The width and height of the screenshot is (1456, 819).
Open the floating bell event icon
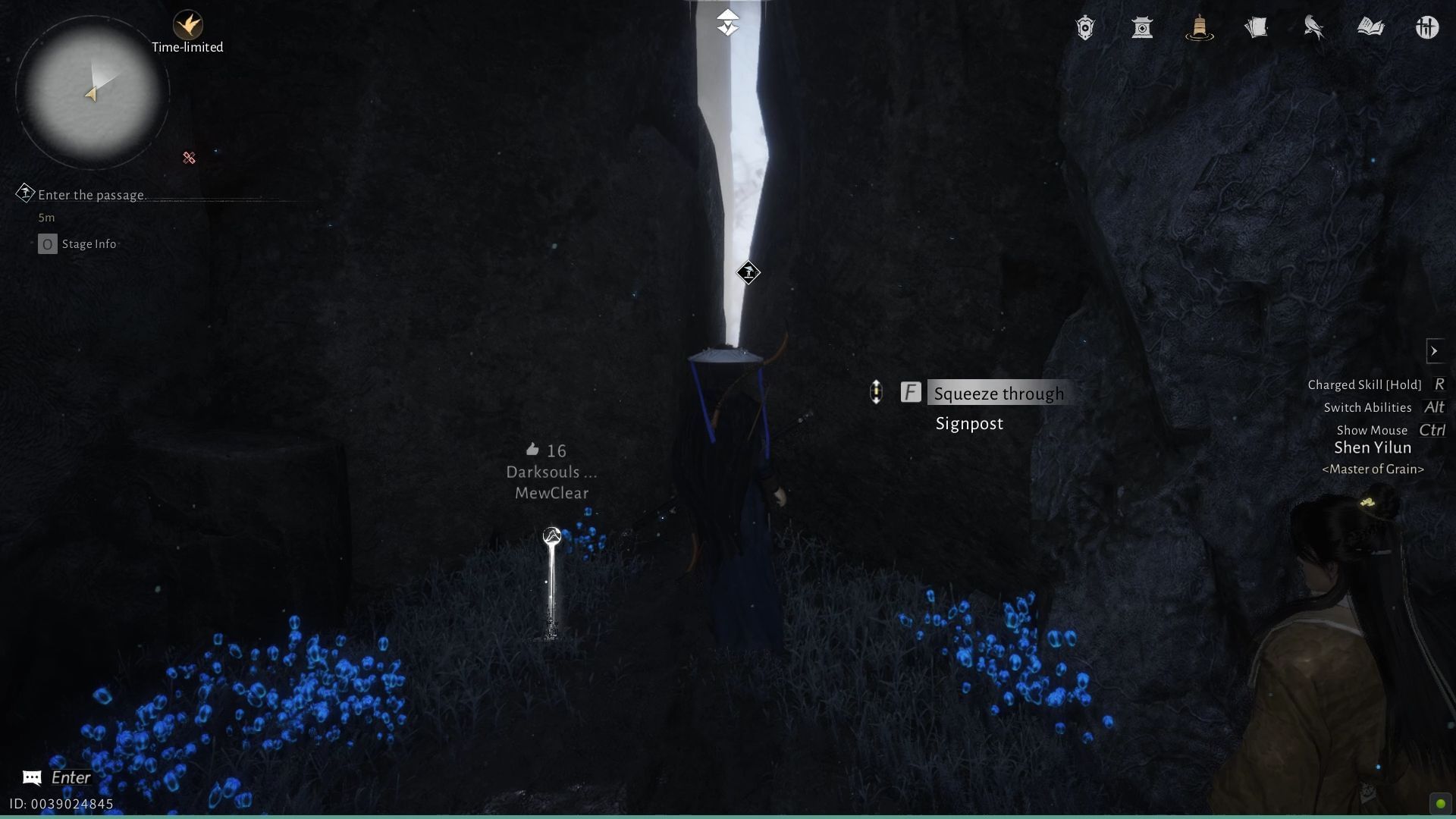point(1198,27)
